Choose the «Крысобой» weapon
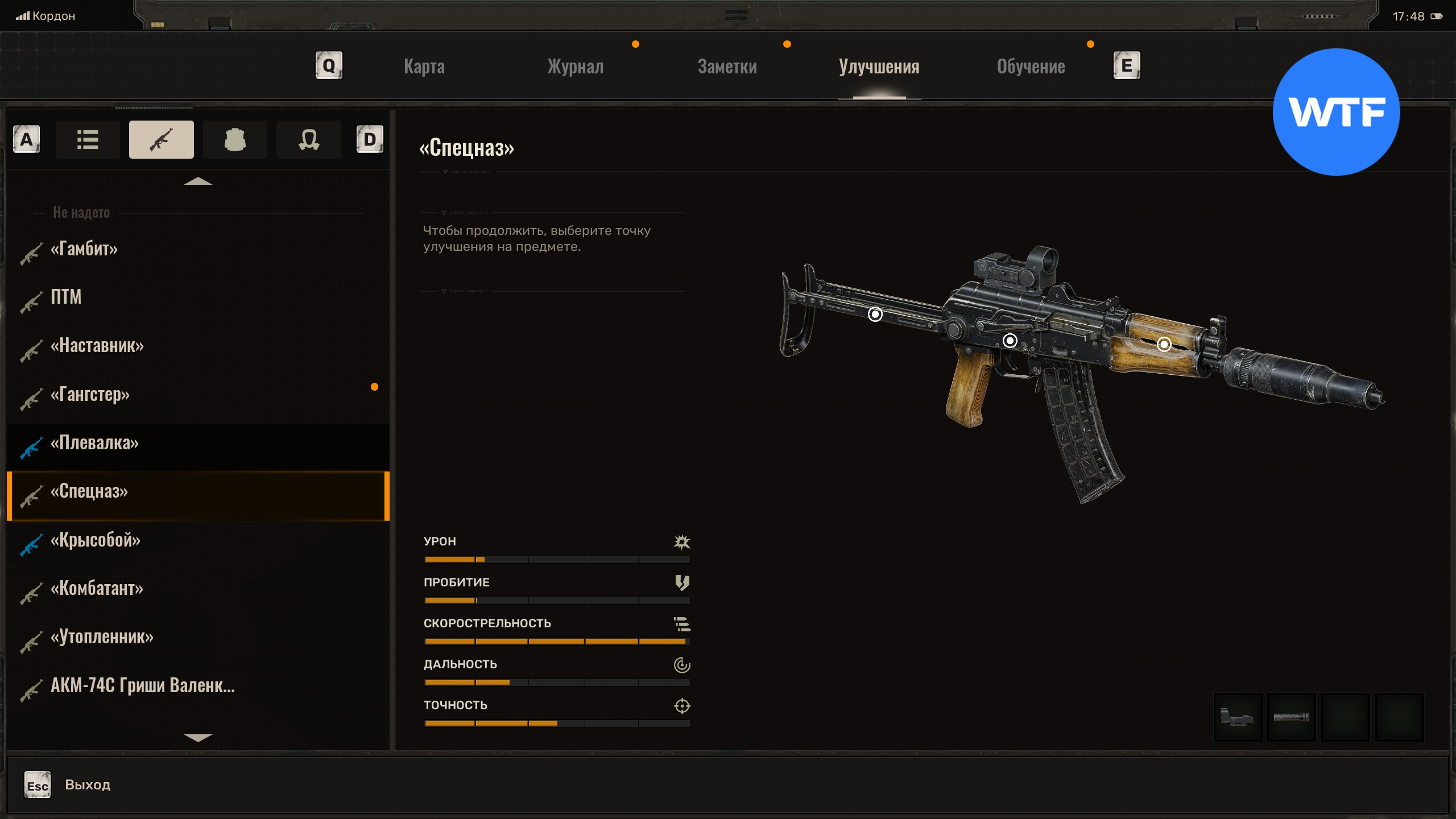This screenshot has width=1456, height=819. 95,540
